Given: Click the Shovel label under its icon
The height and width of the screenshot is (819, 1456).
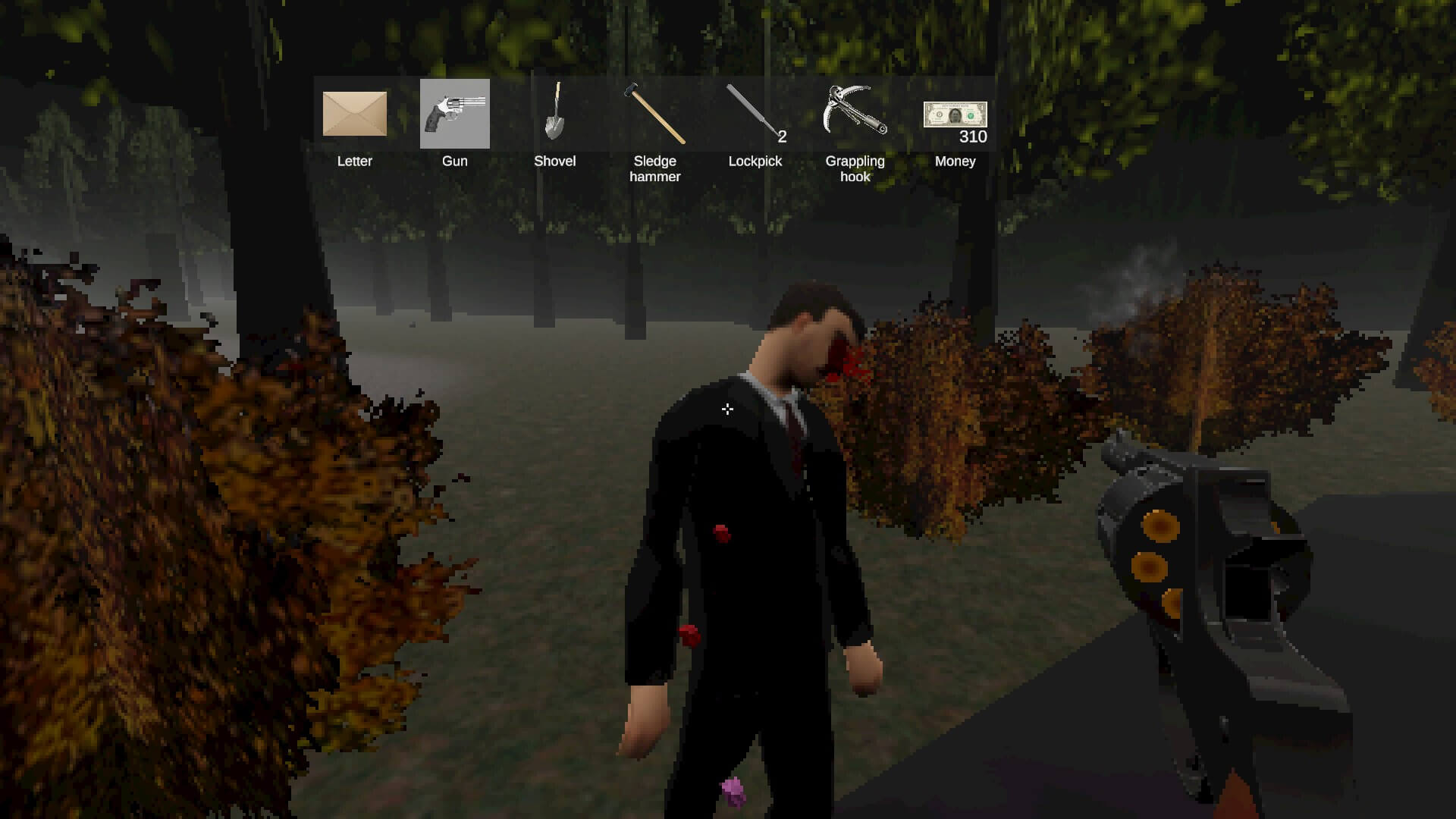Looking at the screenshot, I should pyautogui.click(x=555, y=161).
